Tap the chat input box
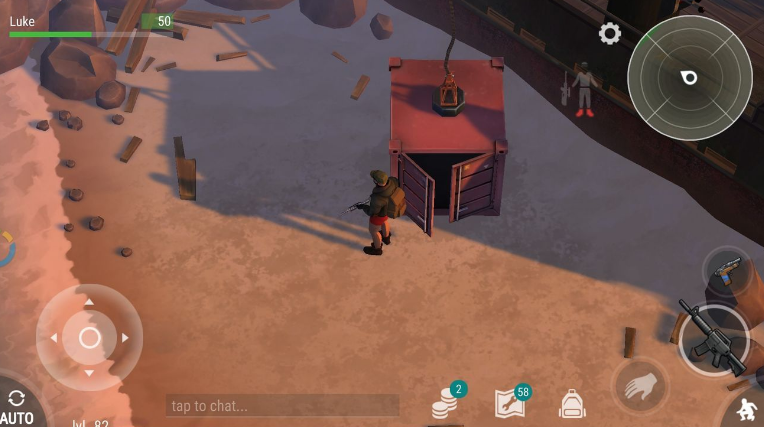Screen dimensions: 764x427 (282, 406)
